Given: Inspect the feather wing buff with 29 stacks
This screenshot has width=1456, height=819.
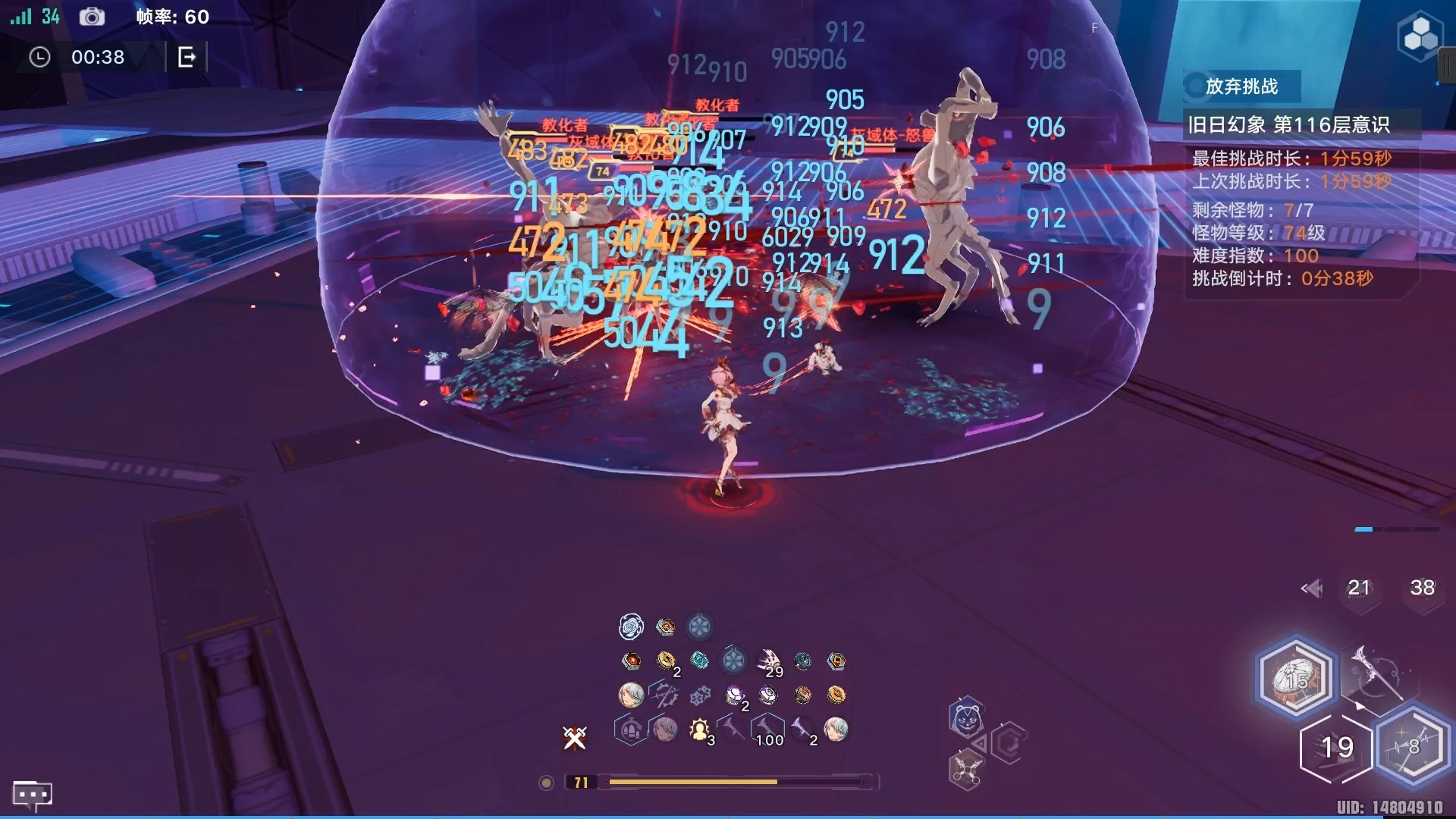Looking at the screenshot, I should (769, 661).
